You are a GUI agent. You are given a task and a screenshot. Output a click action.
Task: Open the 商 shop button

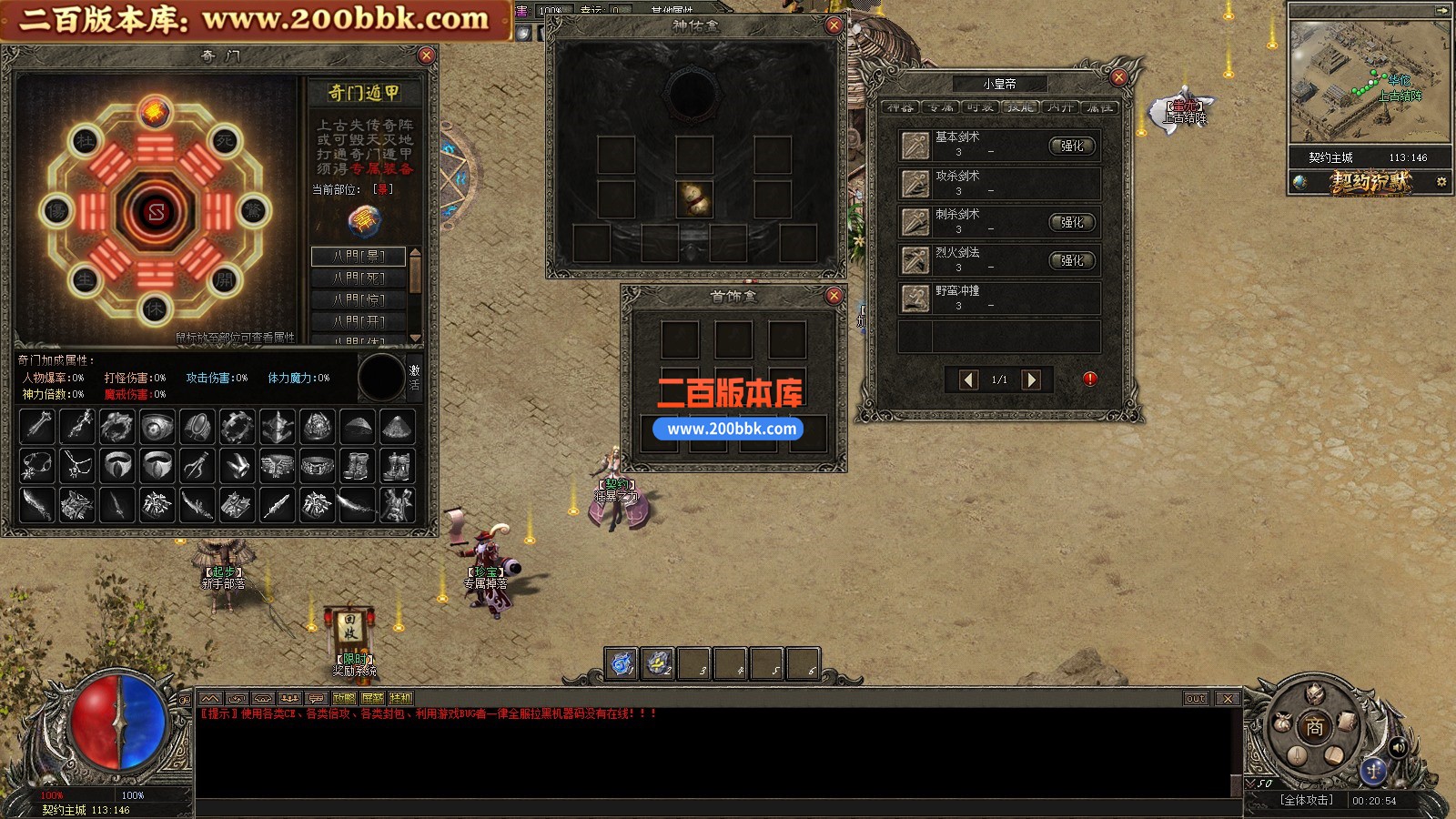click(1315, 727)
